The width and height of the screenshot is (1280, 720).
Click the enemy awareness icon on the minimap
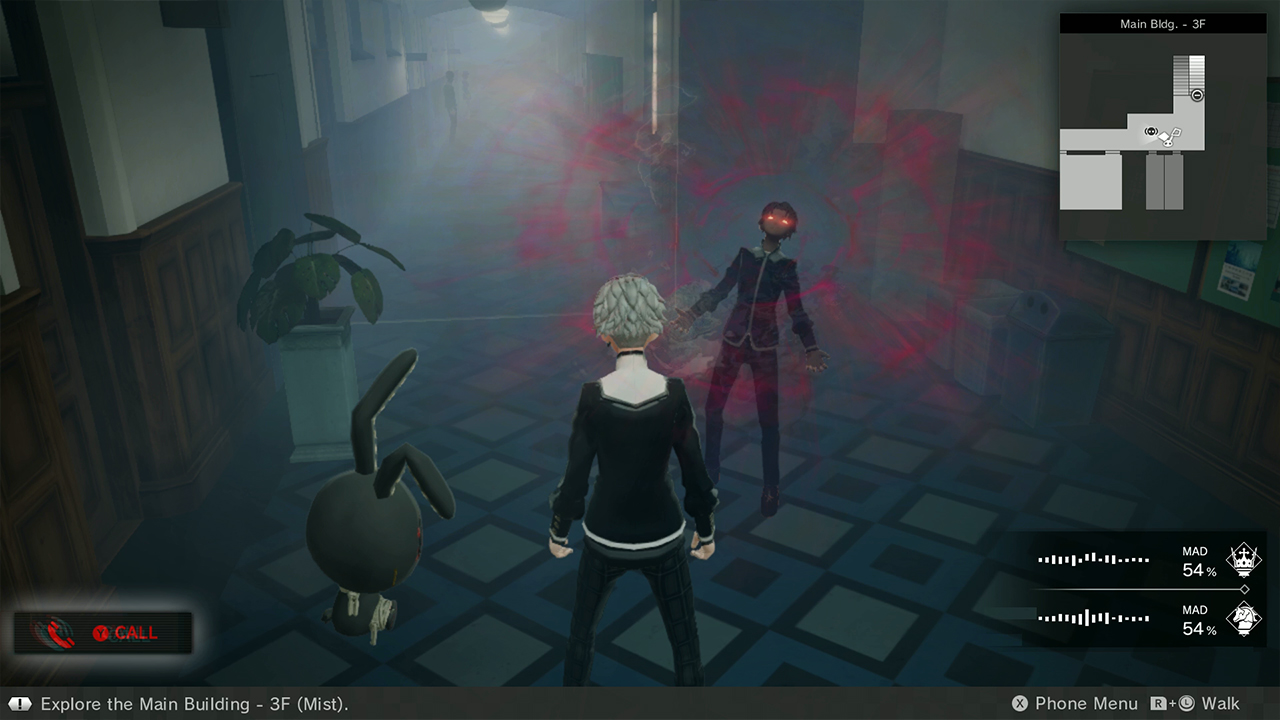[1150, 131]
